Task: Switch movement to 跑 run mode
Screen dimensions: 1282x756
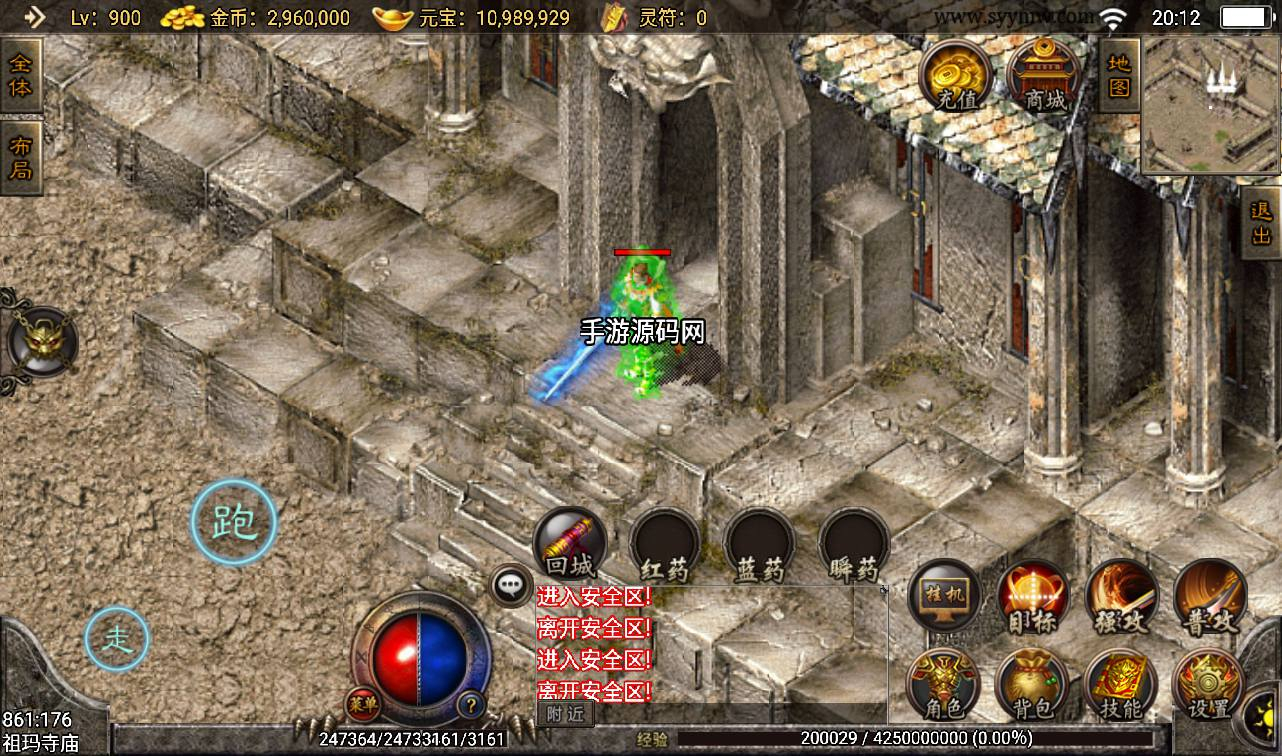Action: [234, 521]
